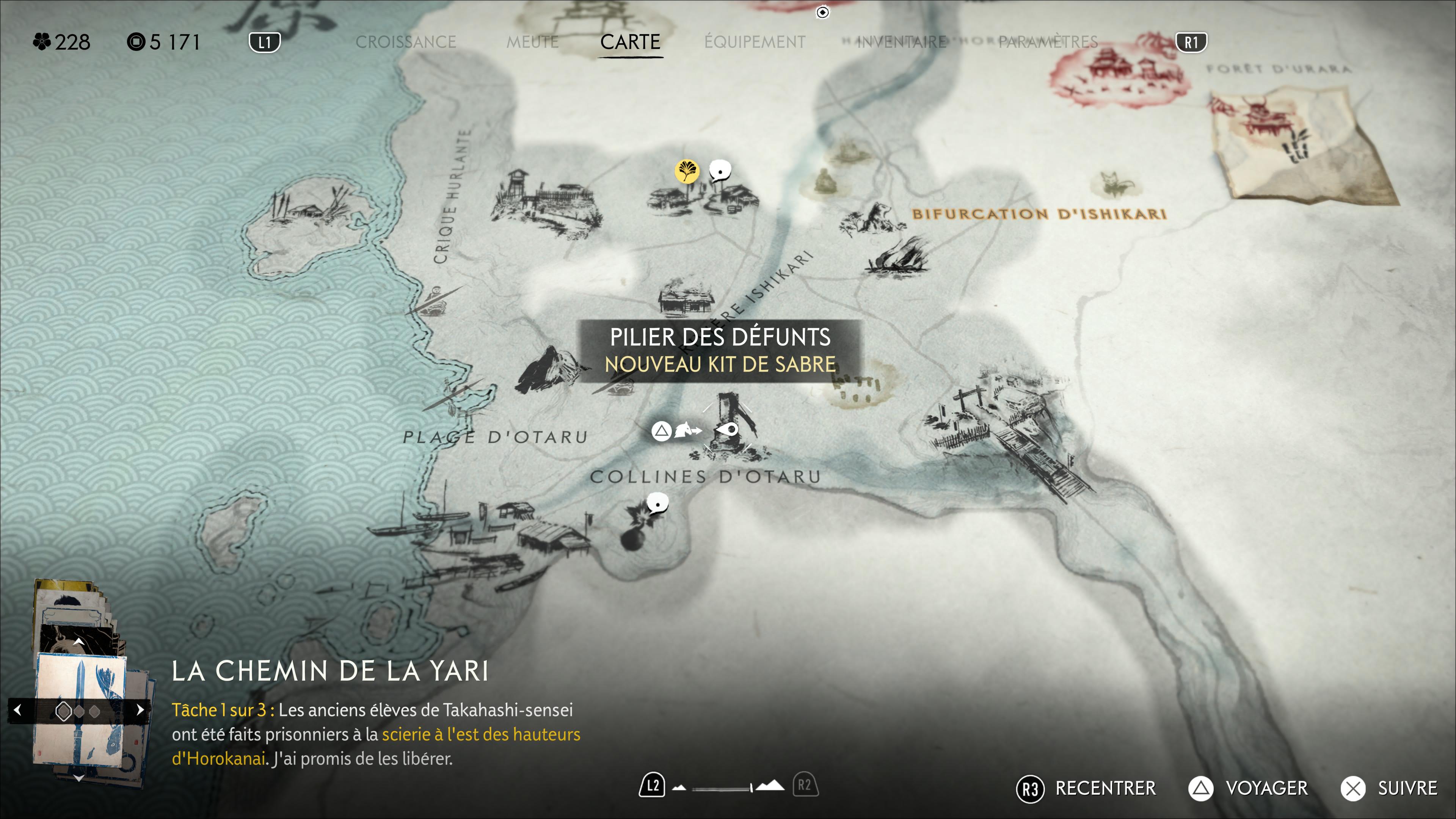Select the Carte tab
The image size is (1456, 819).
[x=630, y=42]
